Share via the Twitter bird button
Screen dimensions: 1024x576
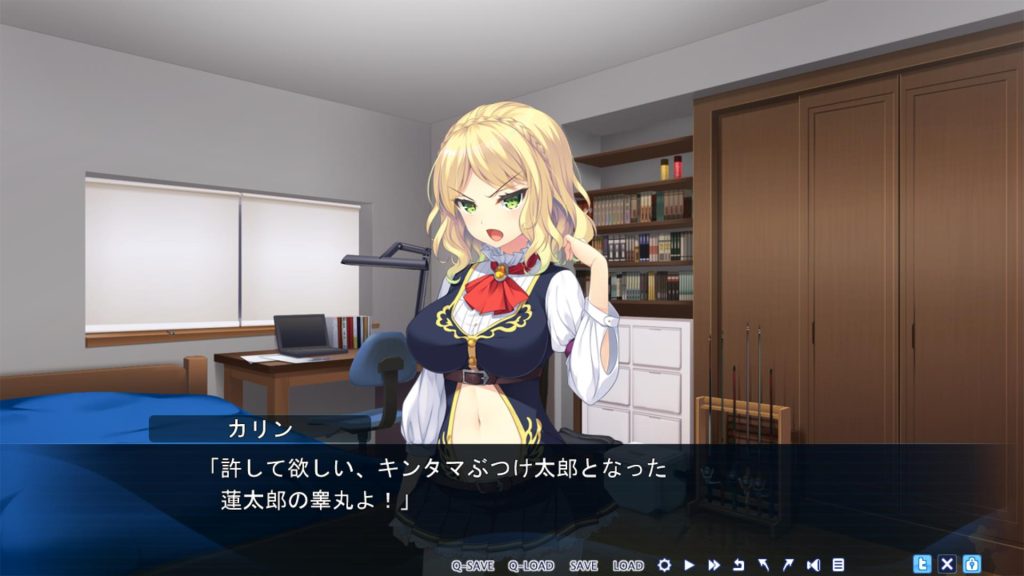pos(922,564)
